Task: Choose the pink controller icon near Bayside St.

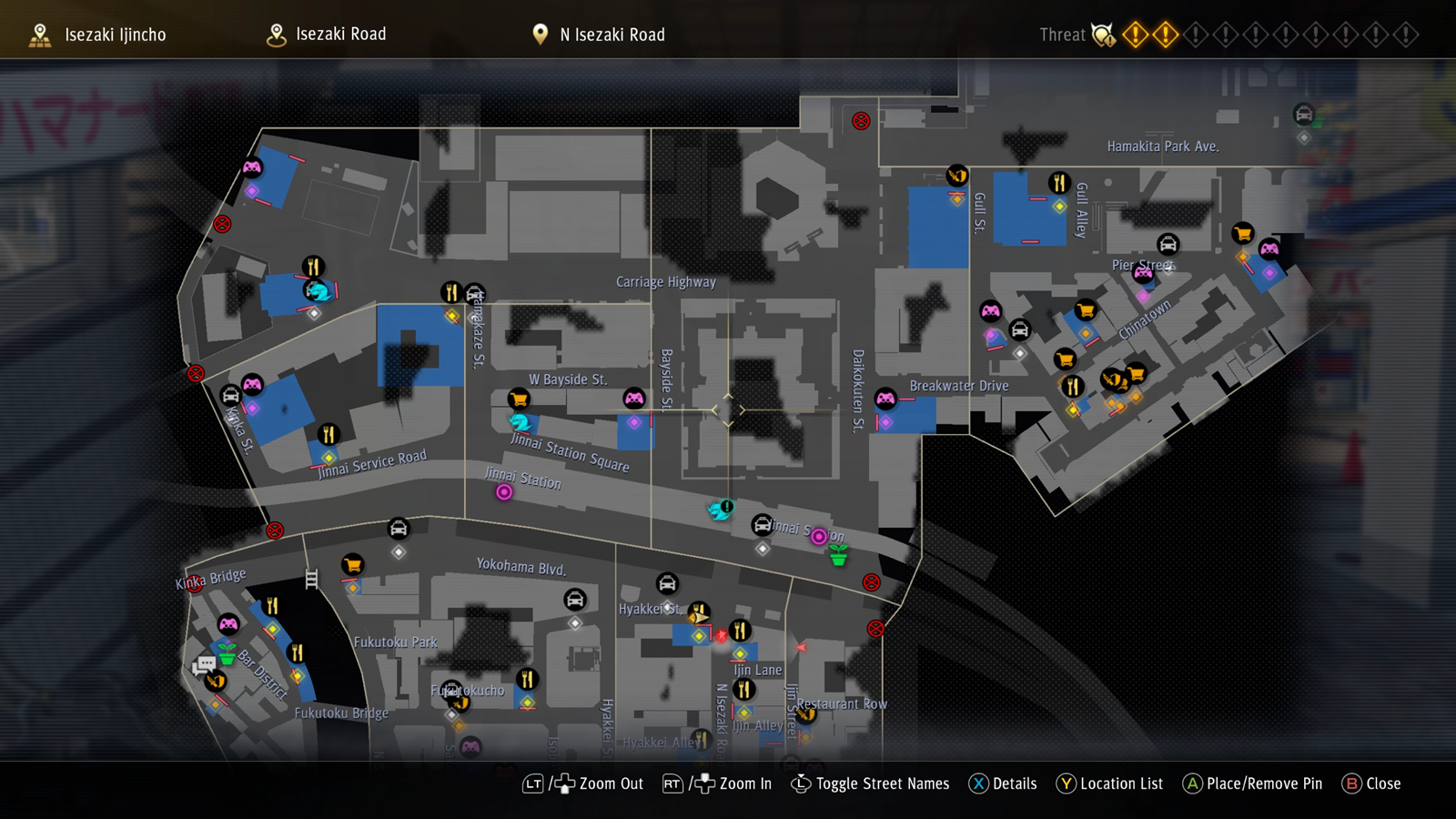Action: pos(634,399)
